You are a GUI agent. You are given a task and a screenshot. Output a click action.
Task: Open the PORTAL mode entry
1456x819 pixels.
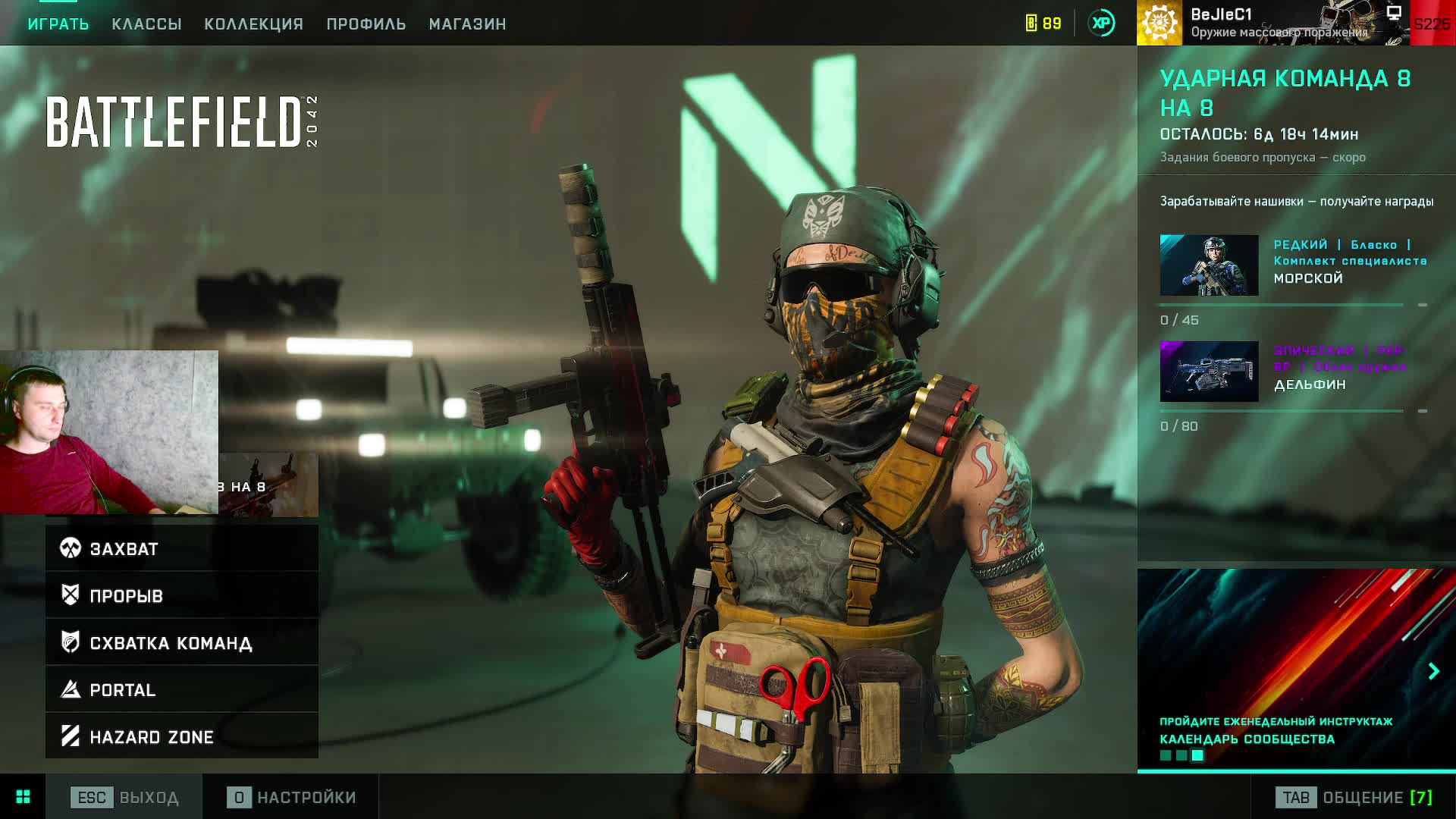[x=182, y=689]
